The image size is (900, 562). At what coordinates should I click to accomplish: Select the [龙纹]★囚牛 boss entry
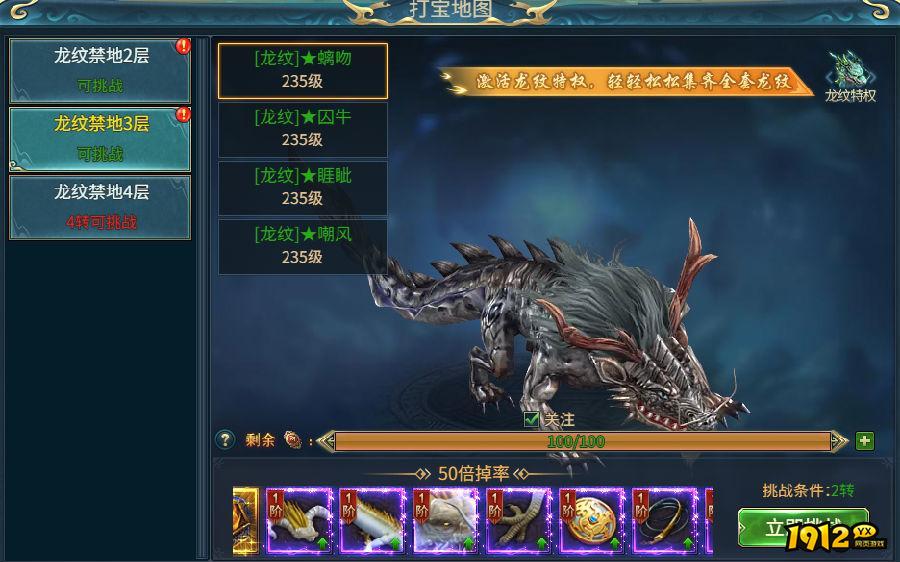[303, 129]
